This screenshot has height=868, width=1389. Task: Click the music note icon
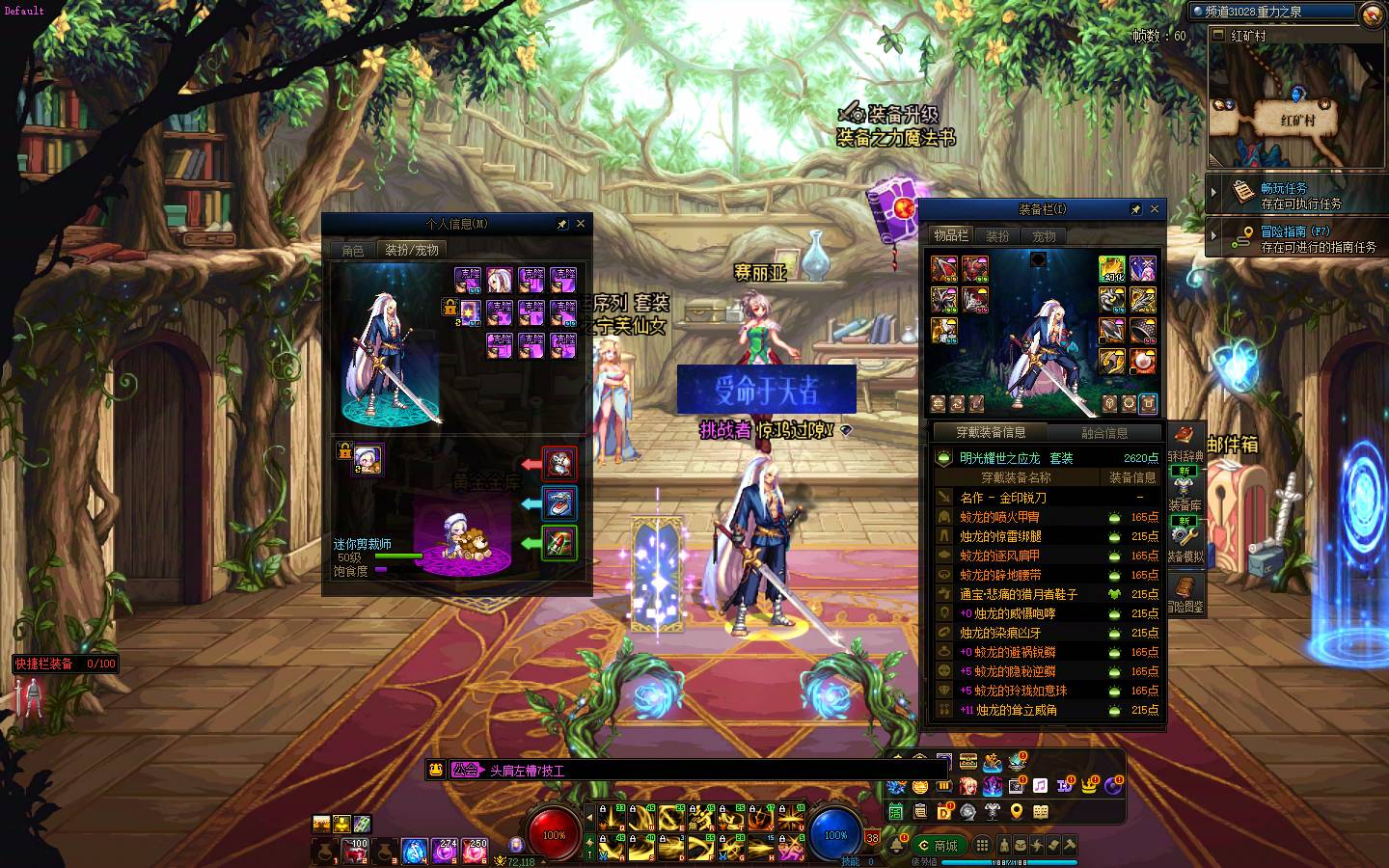(1040, 786)
